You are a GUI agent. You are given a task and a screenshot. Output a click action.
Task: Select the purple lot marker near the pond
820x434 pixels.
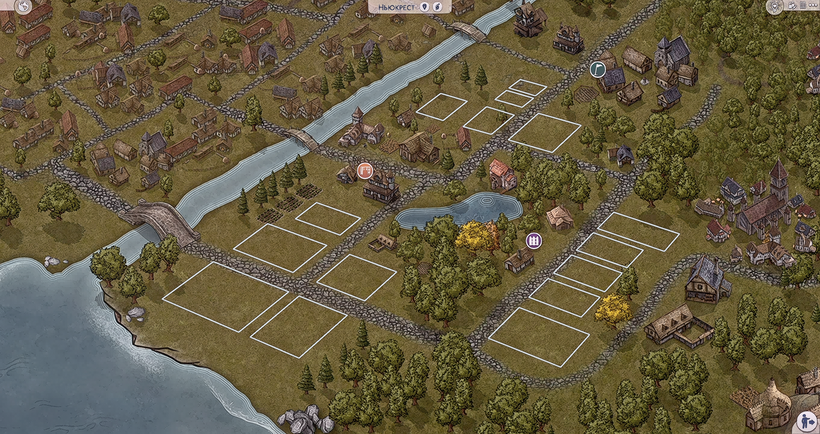(x=534, y=240)
